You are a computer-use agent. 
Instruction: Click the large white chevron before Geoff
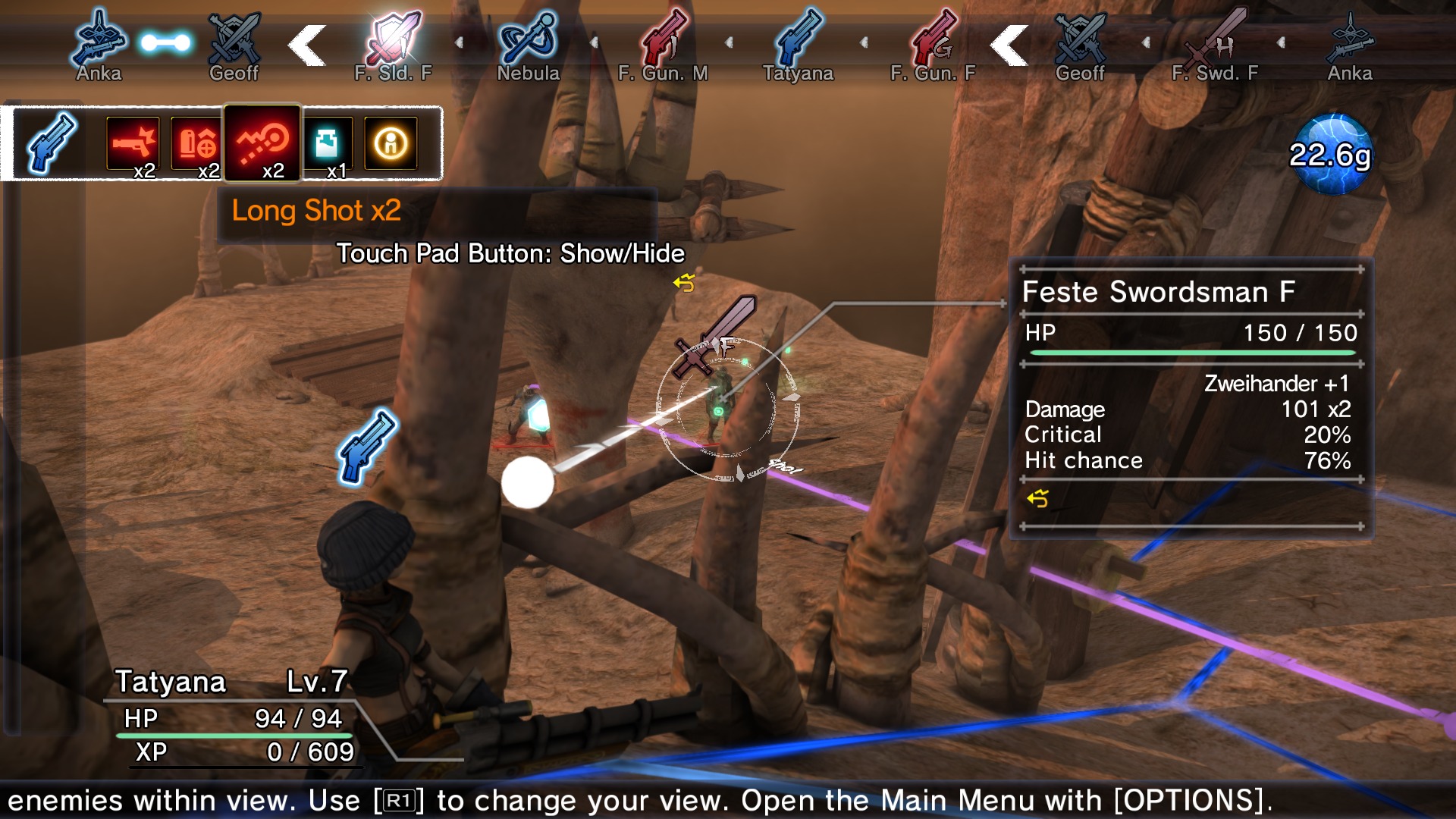click(x=1007, y=43)
